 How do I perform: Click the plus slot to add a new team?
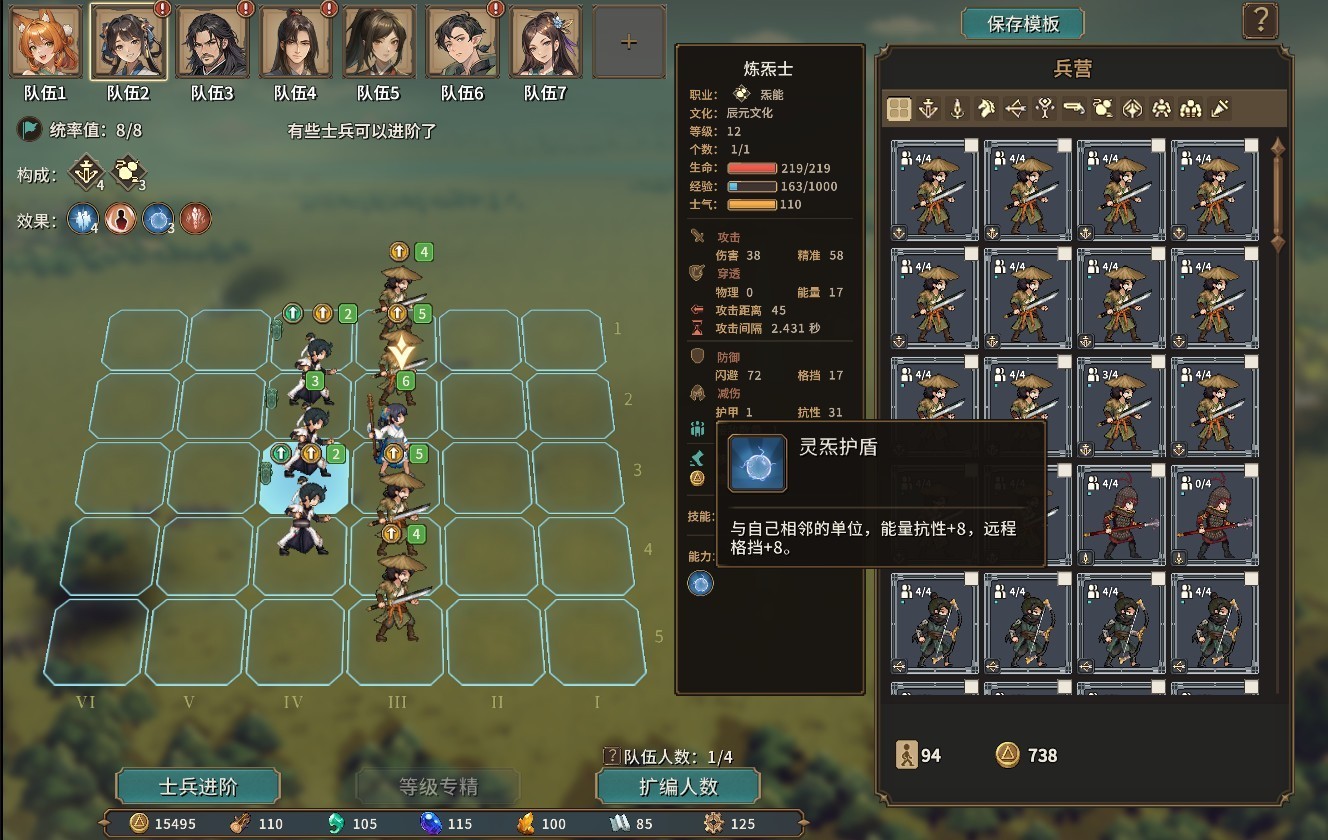(628, 41)
